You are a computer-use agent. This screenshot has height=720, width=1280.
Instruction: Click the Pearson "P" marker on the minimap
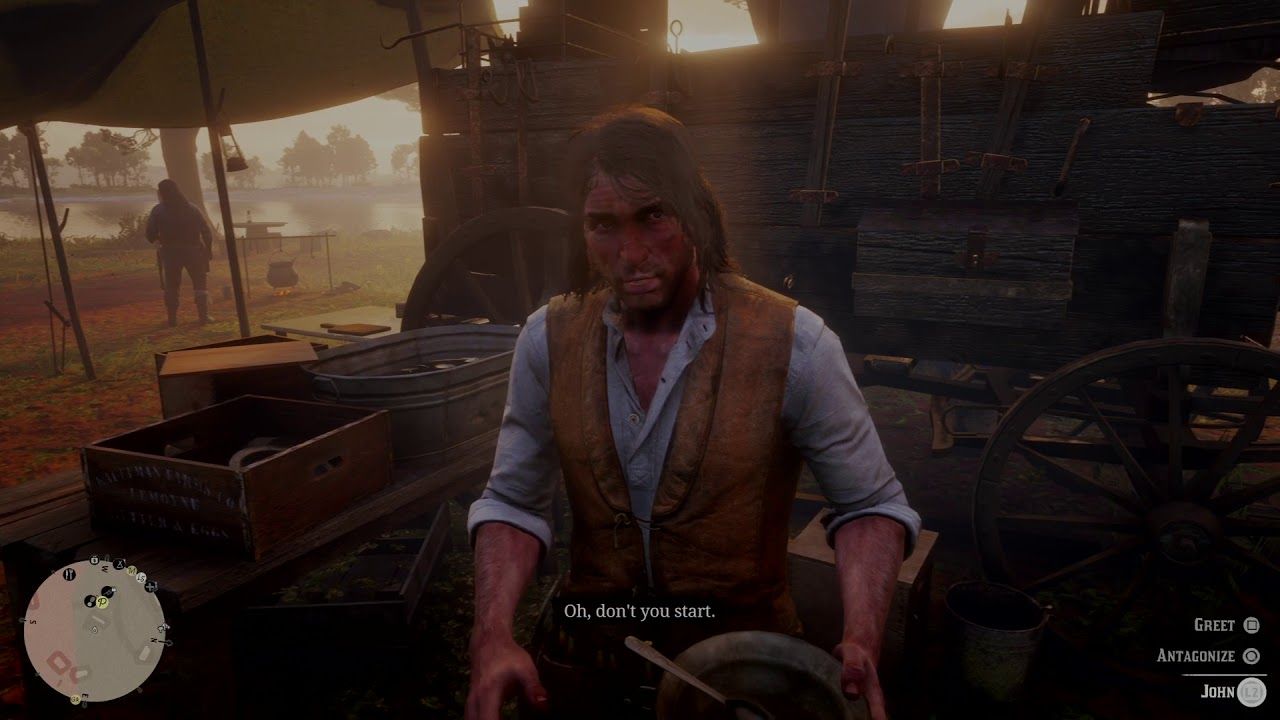point(101,604)
